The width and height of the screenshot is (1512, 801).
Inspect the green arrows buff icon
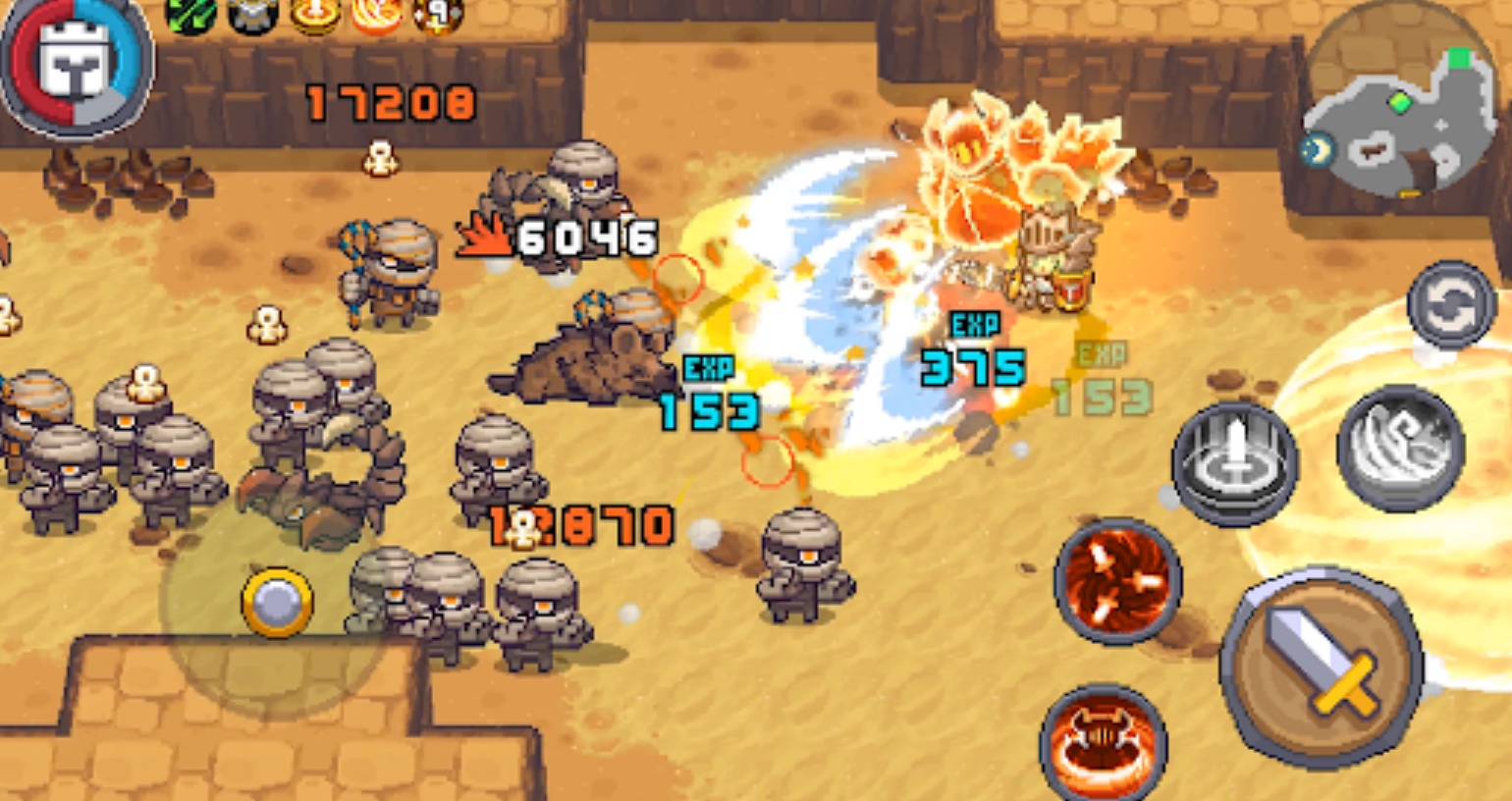[190, 14]
